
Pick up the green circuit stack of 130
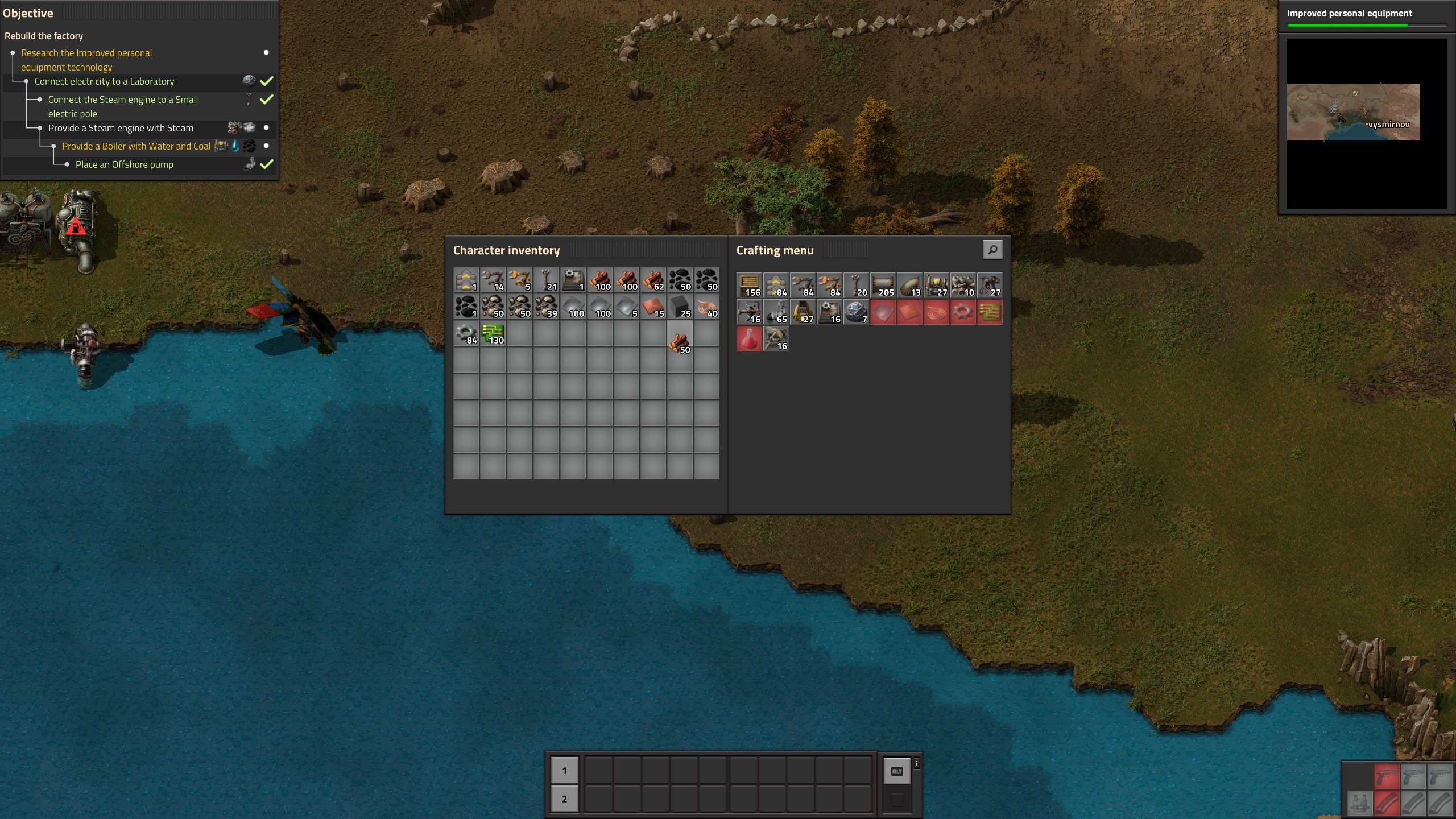click(x=493, y=333)
